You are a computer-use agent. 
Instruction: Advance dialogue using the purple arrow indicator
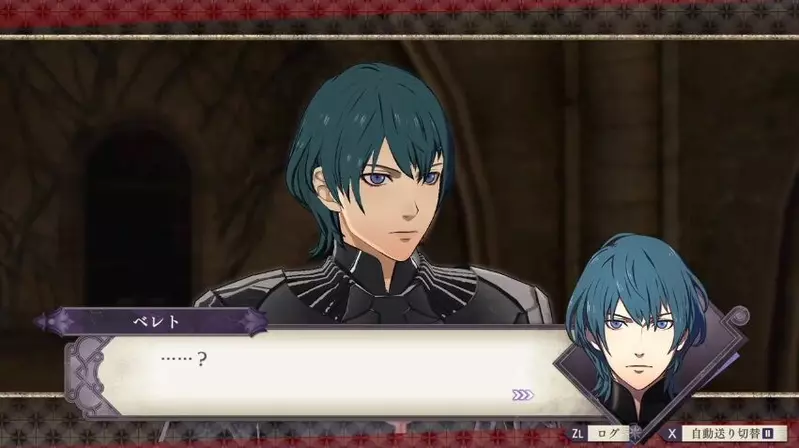[x=522, y=395]
